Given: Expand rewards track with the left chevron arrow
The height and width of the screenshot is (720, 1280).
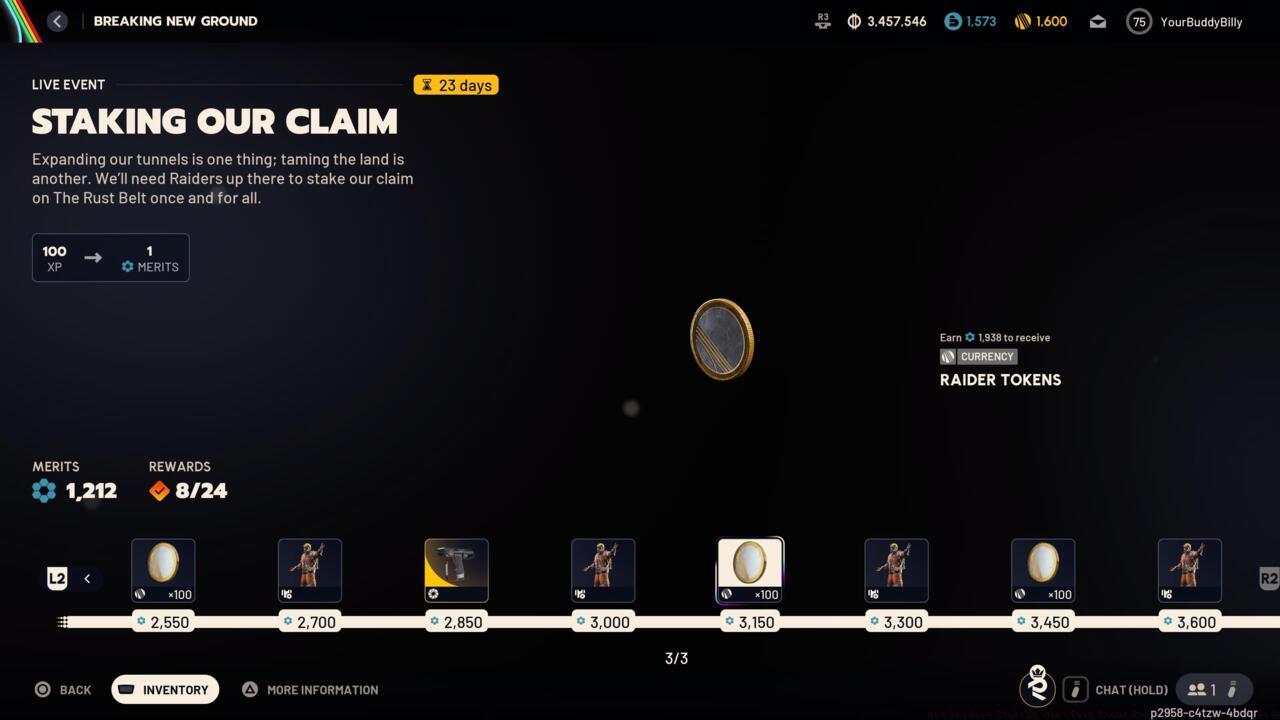Looking at the screenshot, I should [87, 578].
